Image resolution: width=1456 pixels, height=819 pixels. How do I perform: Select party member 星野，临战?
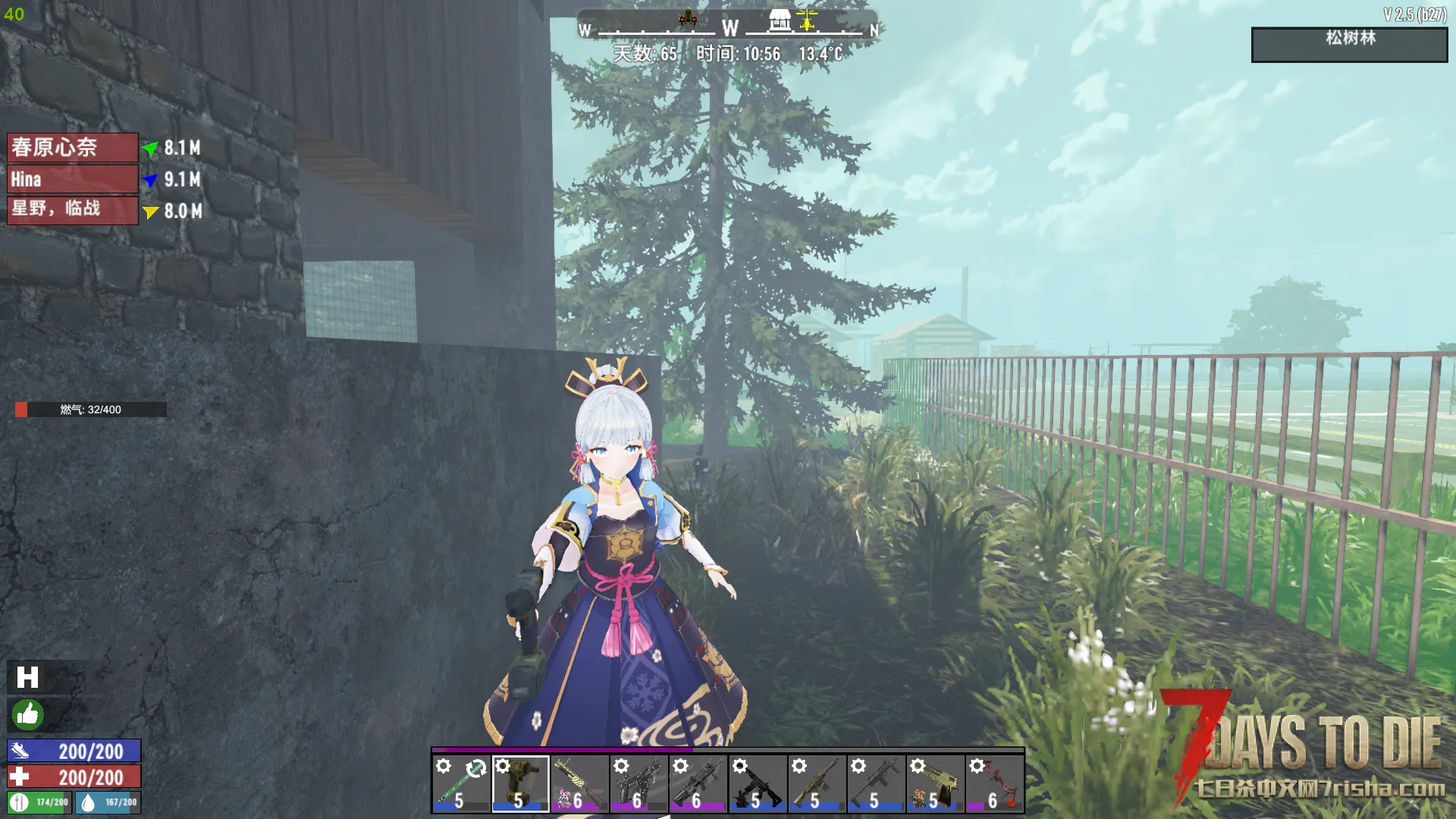click(x=73, y=210)
